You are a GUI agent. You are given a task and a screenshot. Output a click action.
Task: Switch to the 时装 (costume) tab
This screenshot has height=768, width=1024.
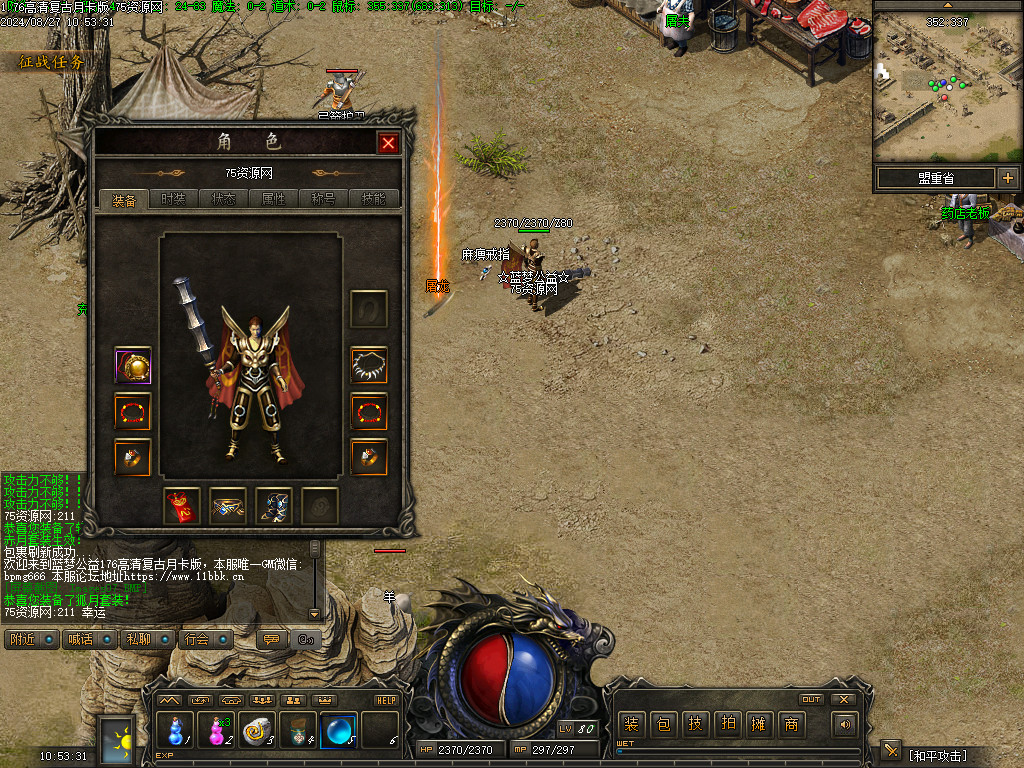[x=174, y=199]
